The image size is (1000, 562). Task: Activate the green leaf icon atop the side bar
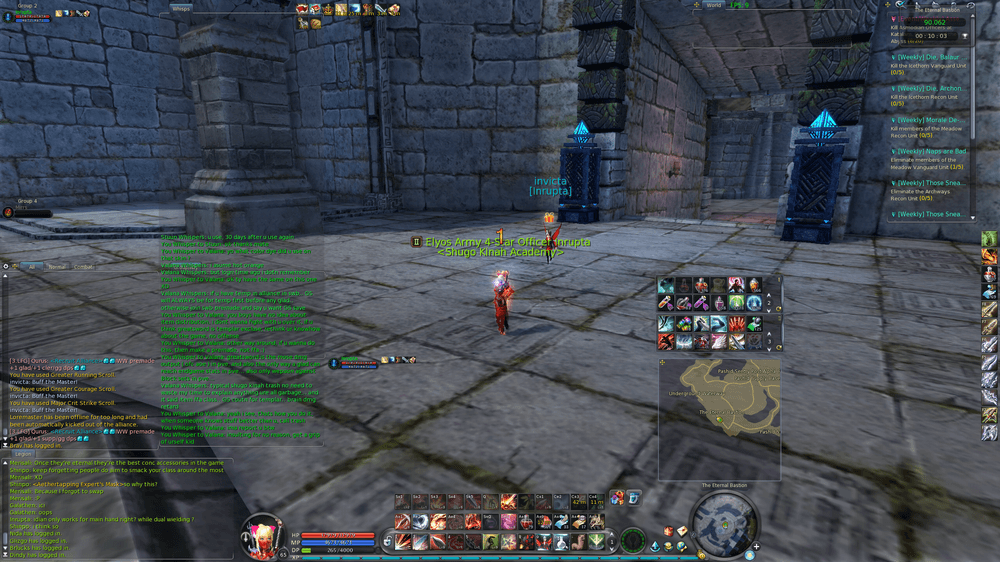(x=989, y=239)
